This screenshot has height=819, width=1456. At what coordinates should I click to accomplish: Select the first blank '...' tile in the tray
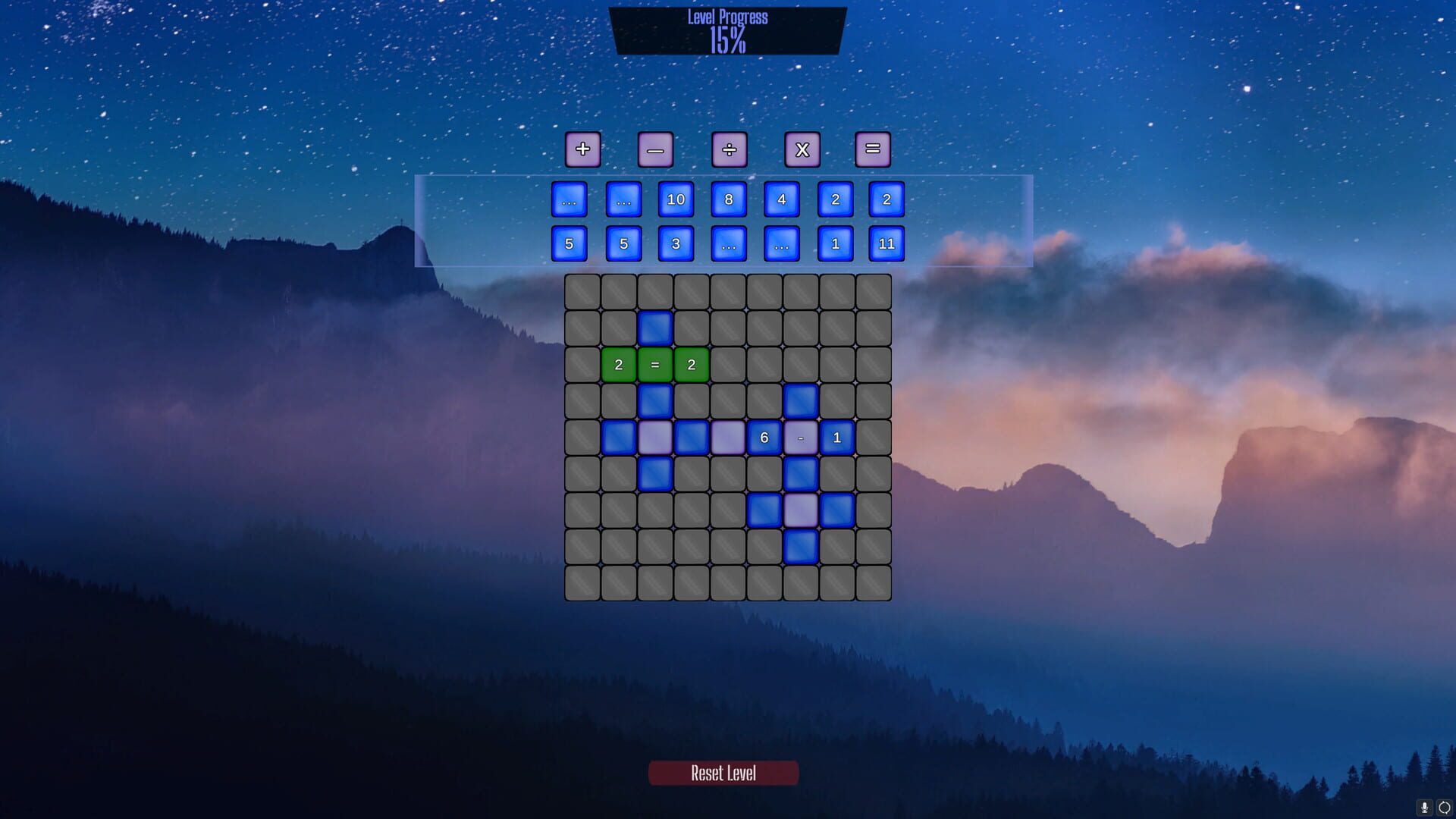point(570,200)
